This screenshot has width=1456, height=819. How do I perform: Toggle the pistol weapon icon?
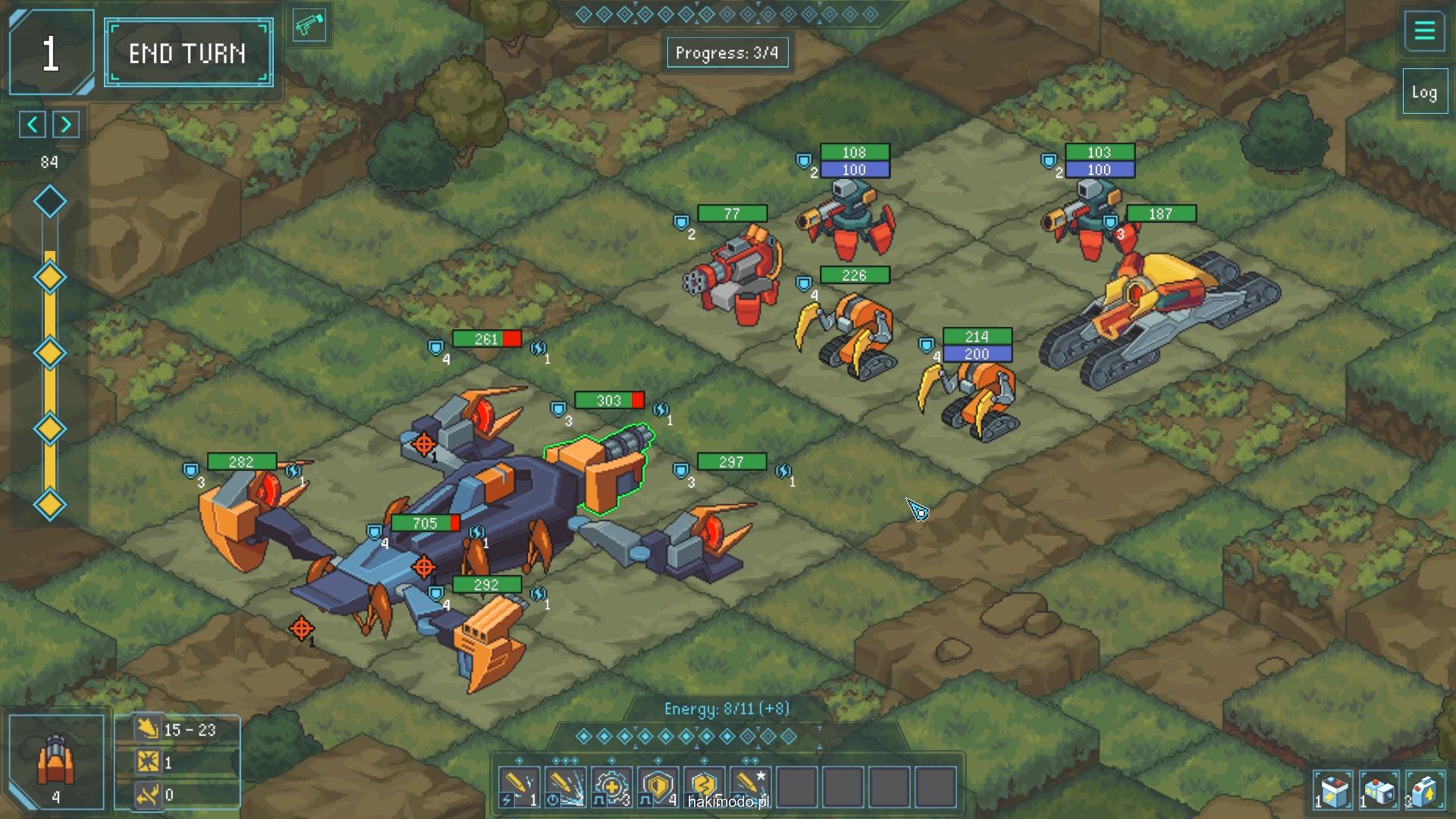click(x=309, y=27)
